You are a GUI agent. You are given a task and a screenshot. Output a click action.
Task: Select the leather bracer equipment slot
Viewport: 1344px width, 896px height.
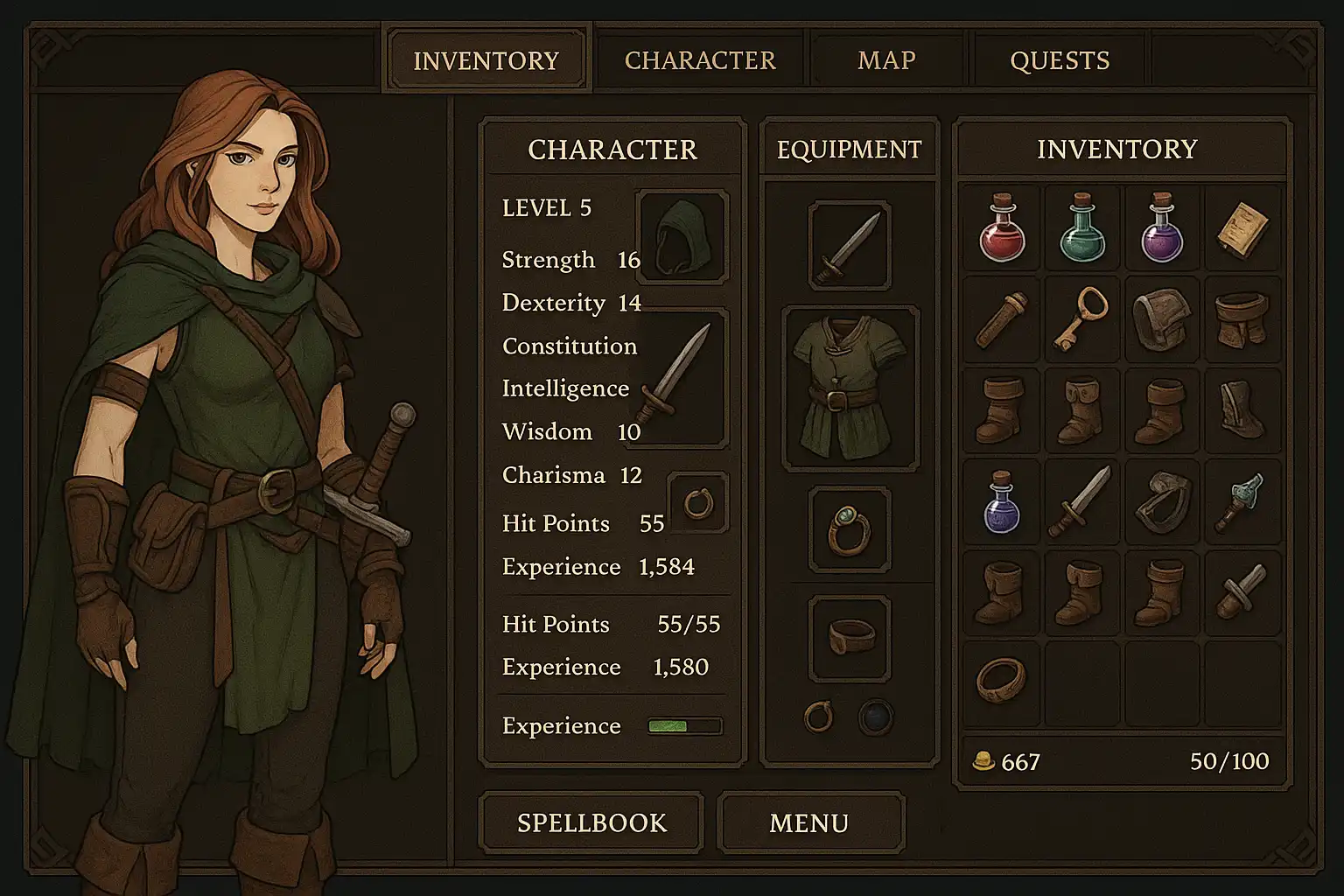tap(850, 637)
